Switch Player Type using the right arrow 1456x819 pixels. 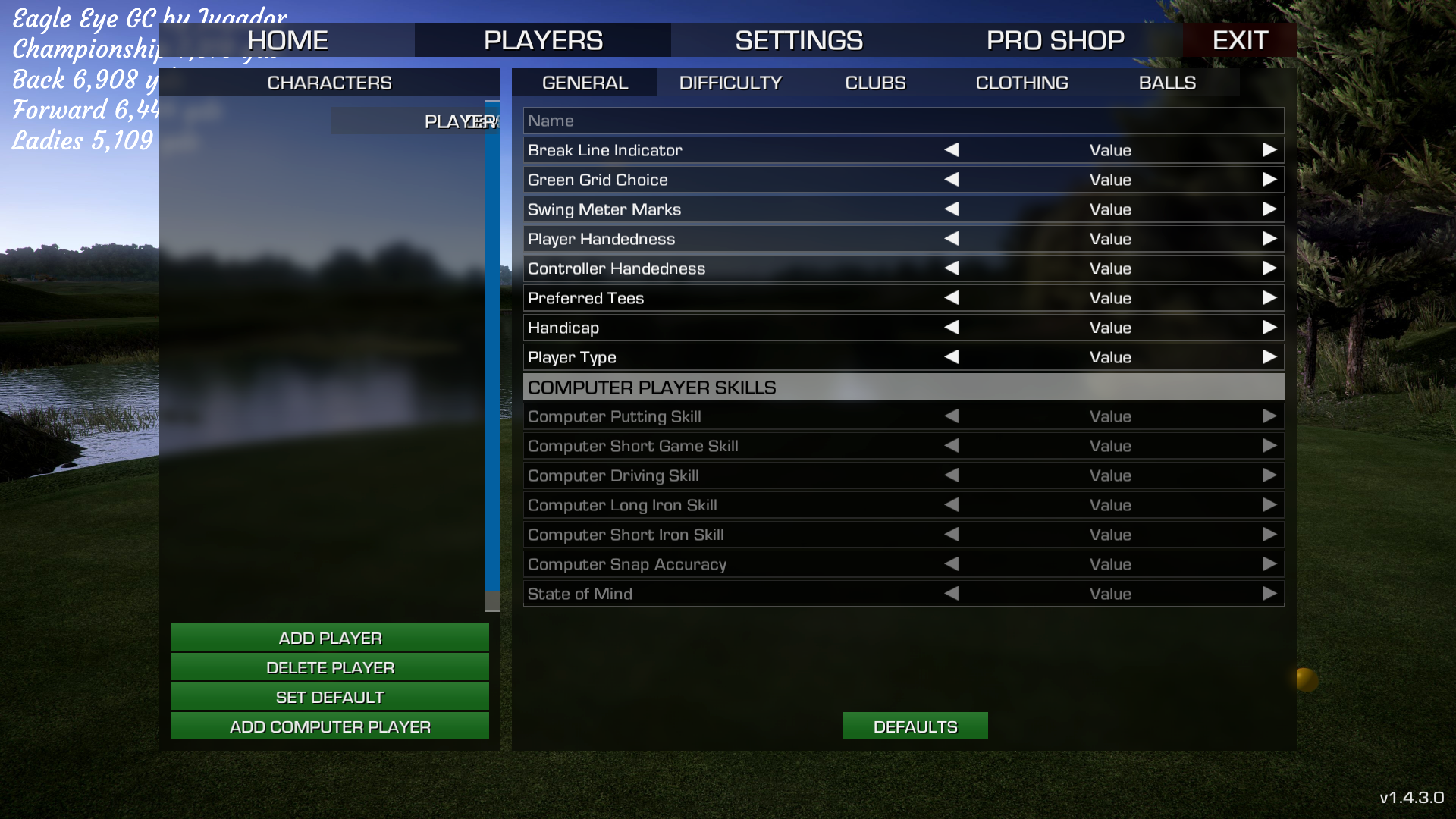coord(1269,357)
